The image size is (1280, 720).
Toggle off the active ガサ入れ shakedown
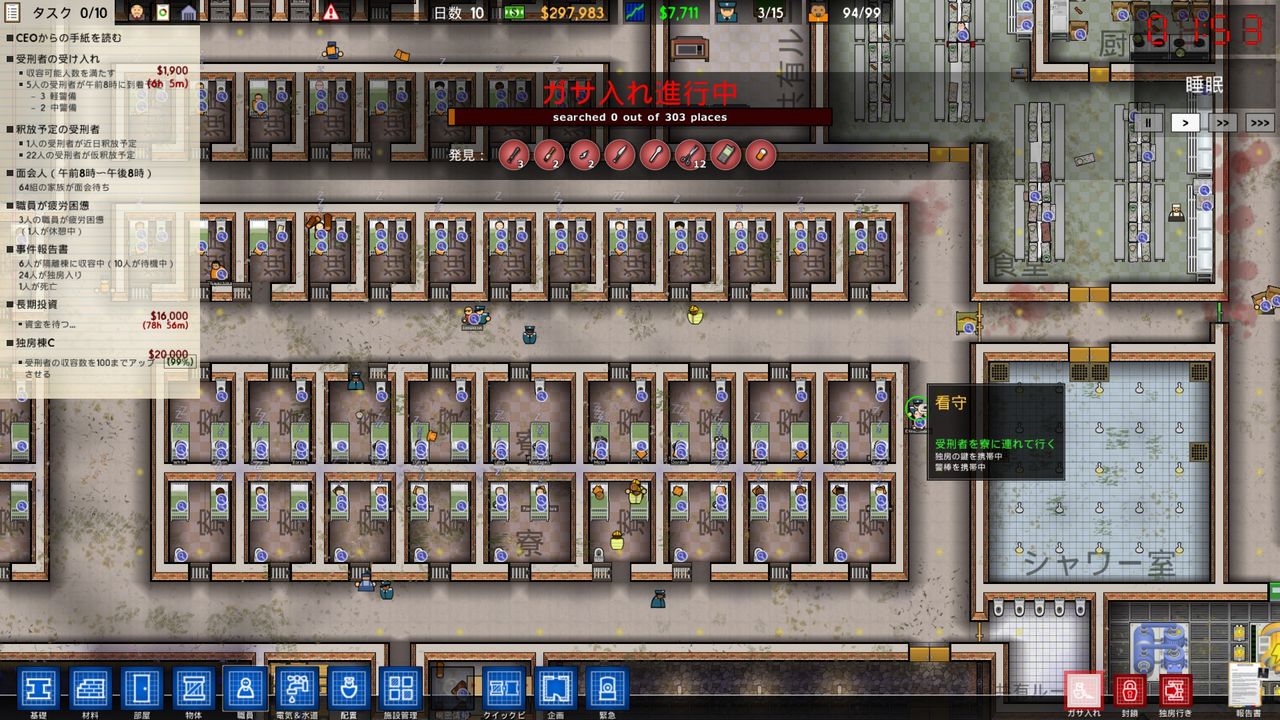point(1083,689)
